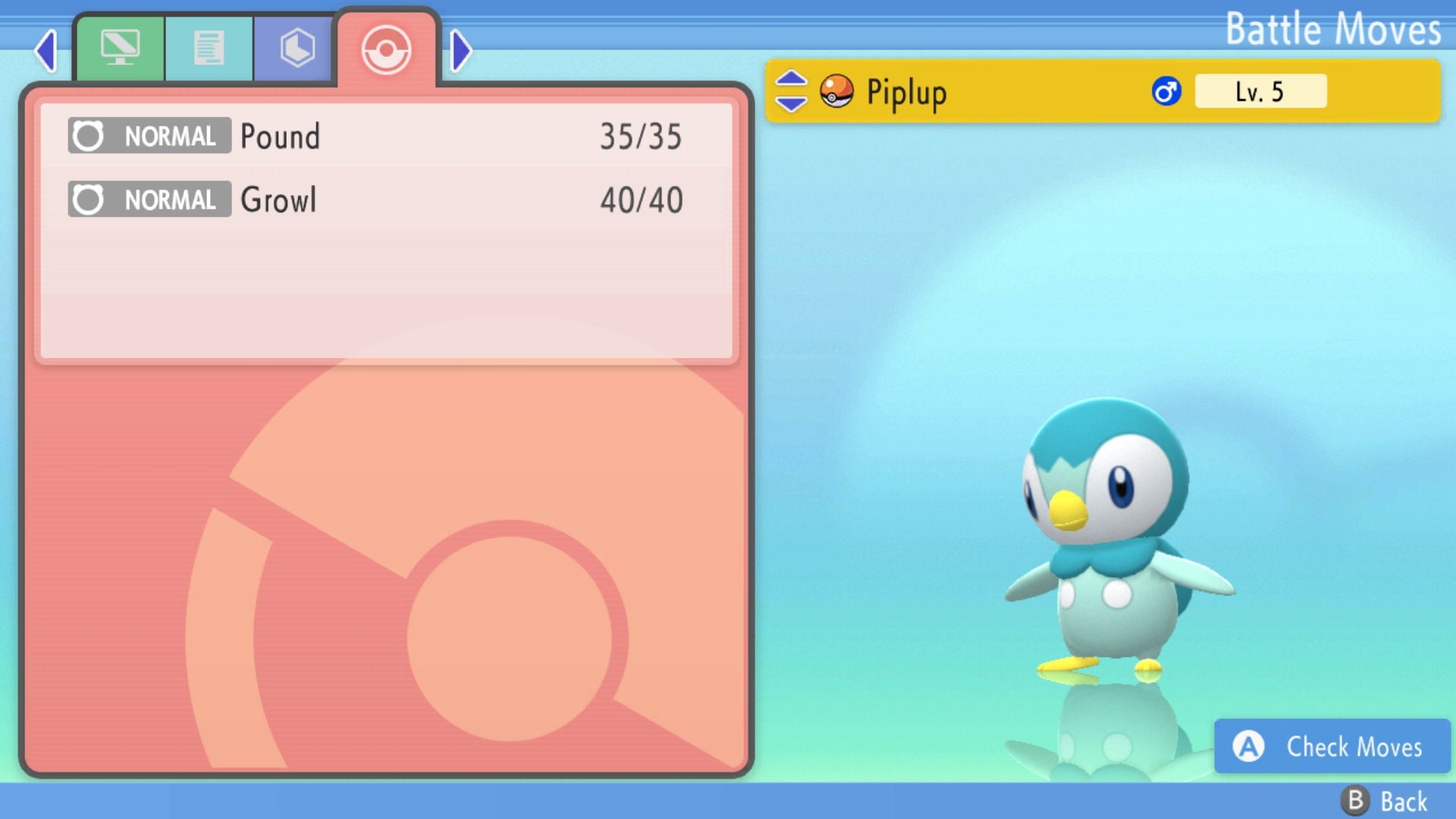Image resolution: width=1456 pixels, height=819 pixels.
Task: Click the down arrow to switch Pokémon
Action: coord(790,103)
